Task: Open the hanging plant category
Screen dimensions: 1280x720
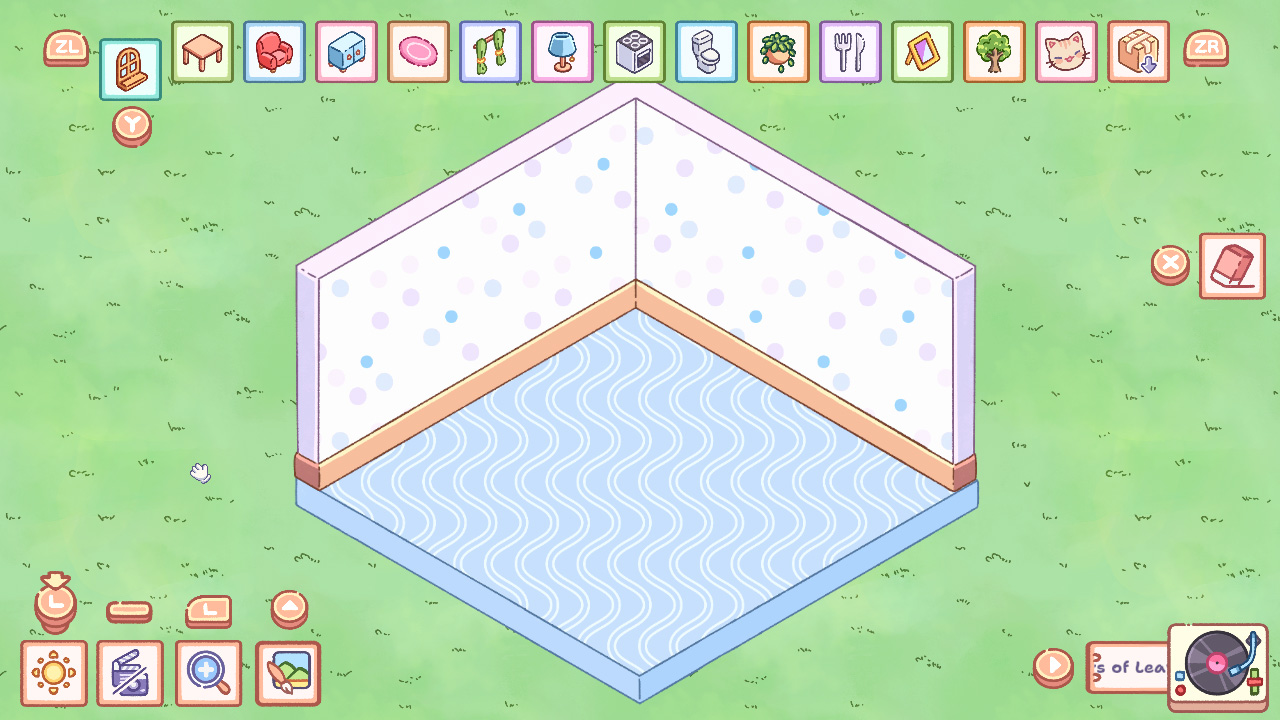Action: click(778, 52)
